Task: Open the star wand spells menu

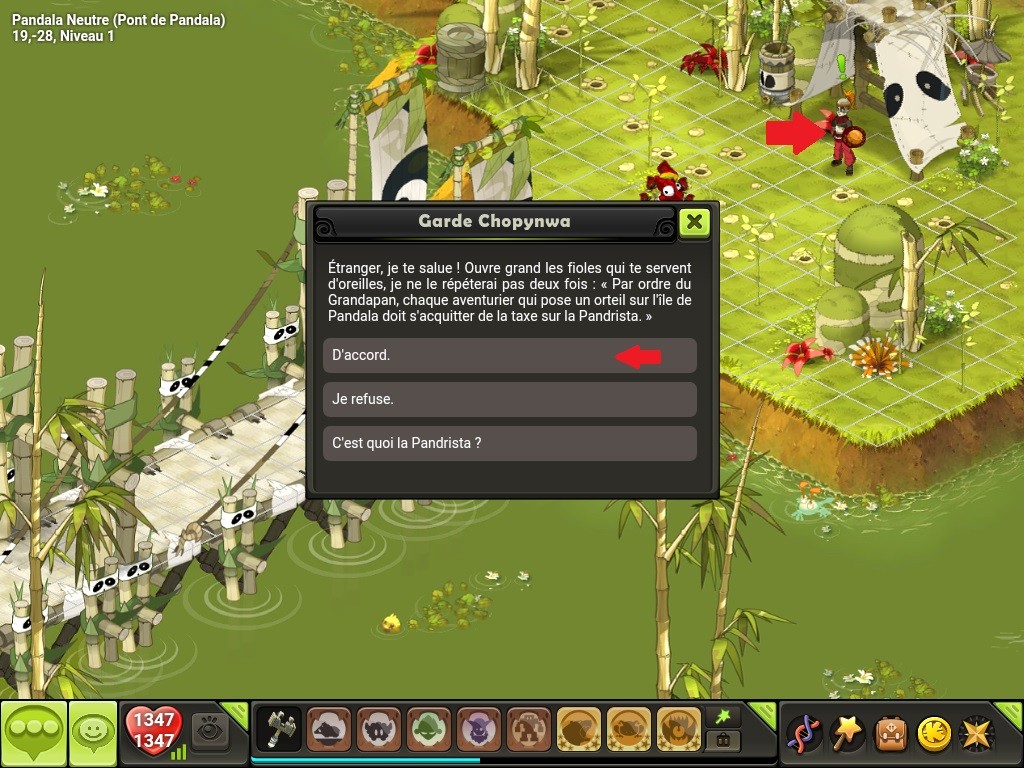Action: point(848,734)
